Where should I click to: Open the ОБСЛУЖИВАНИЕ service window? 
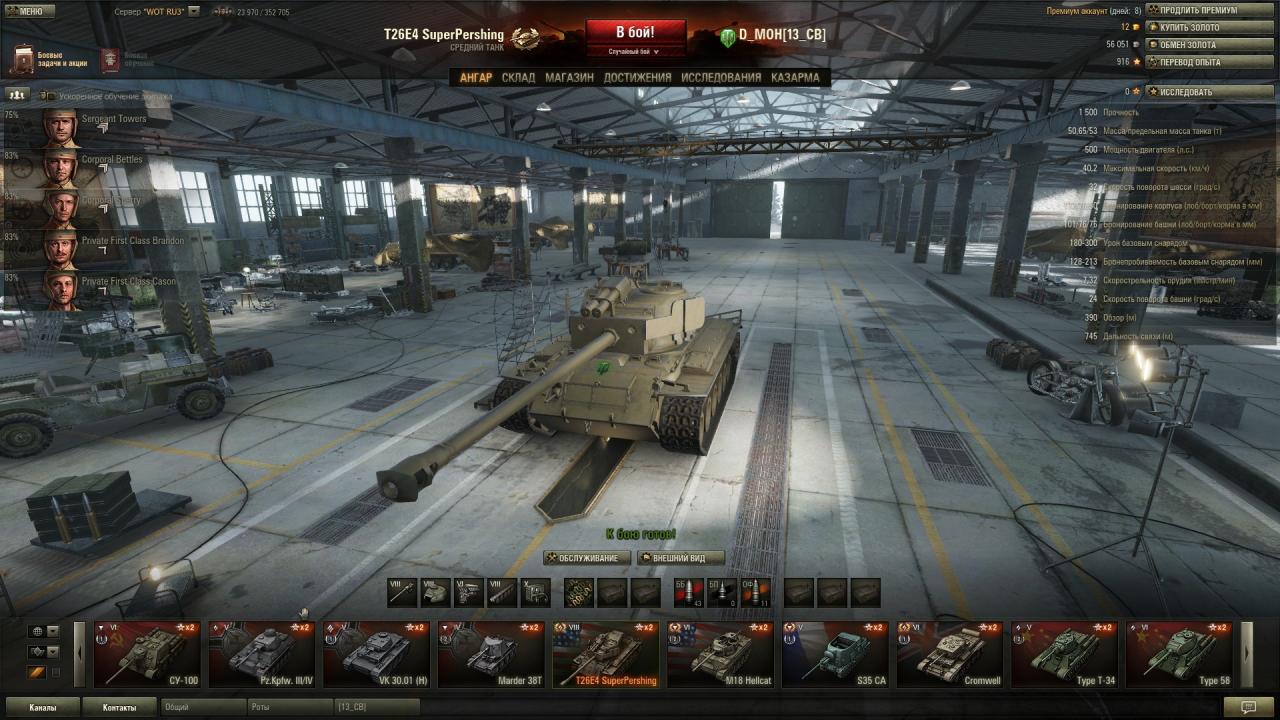[588, 558]
